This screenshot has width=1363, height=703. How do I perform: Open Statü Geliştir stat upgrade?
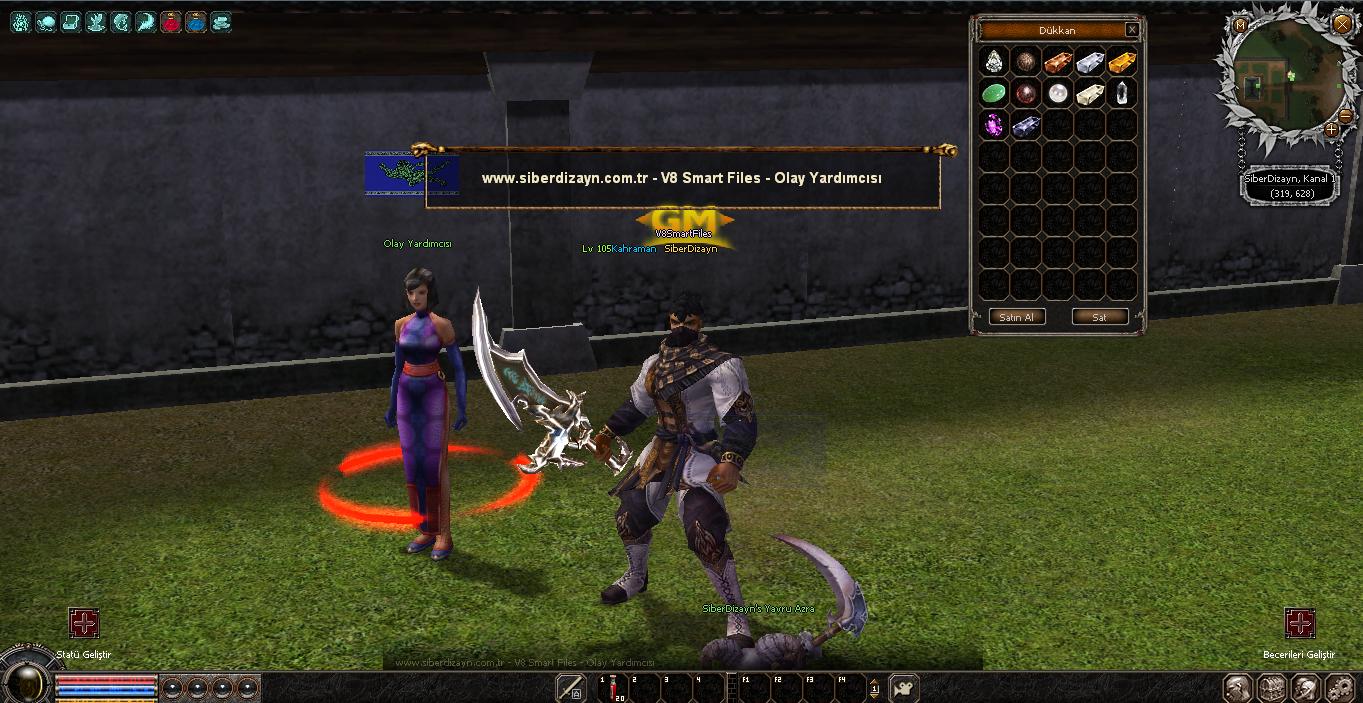click(x=84, y=624)
